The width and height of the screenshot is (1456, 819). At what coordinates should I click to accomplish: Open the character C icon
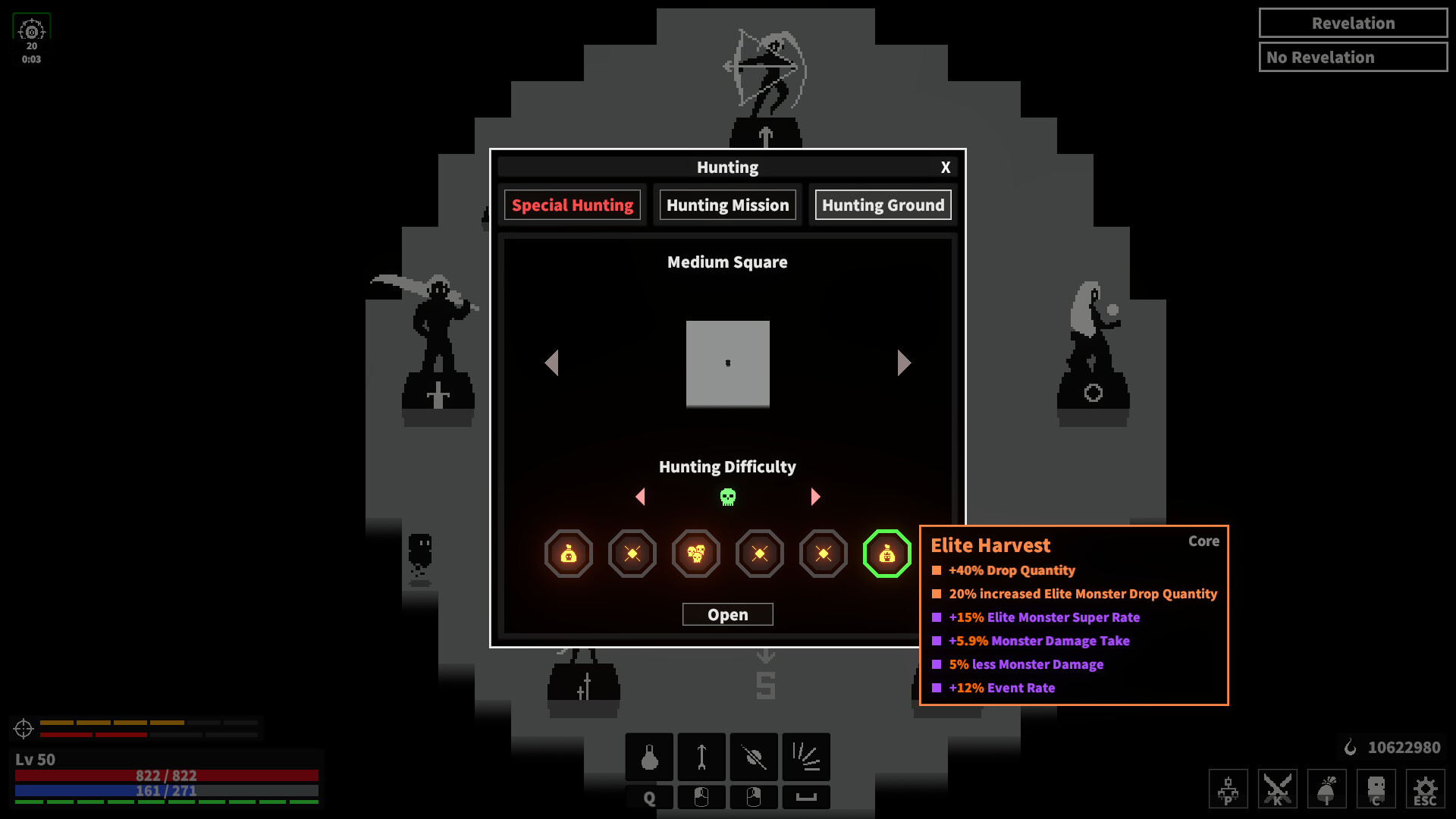pos(1376,789)
